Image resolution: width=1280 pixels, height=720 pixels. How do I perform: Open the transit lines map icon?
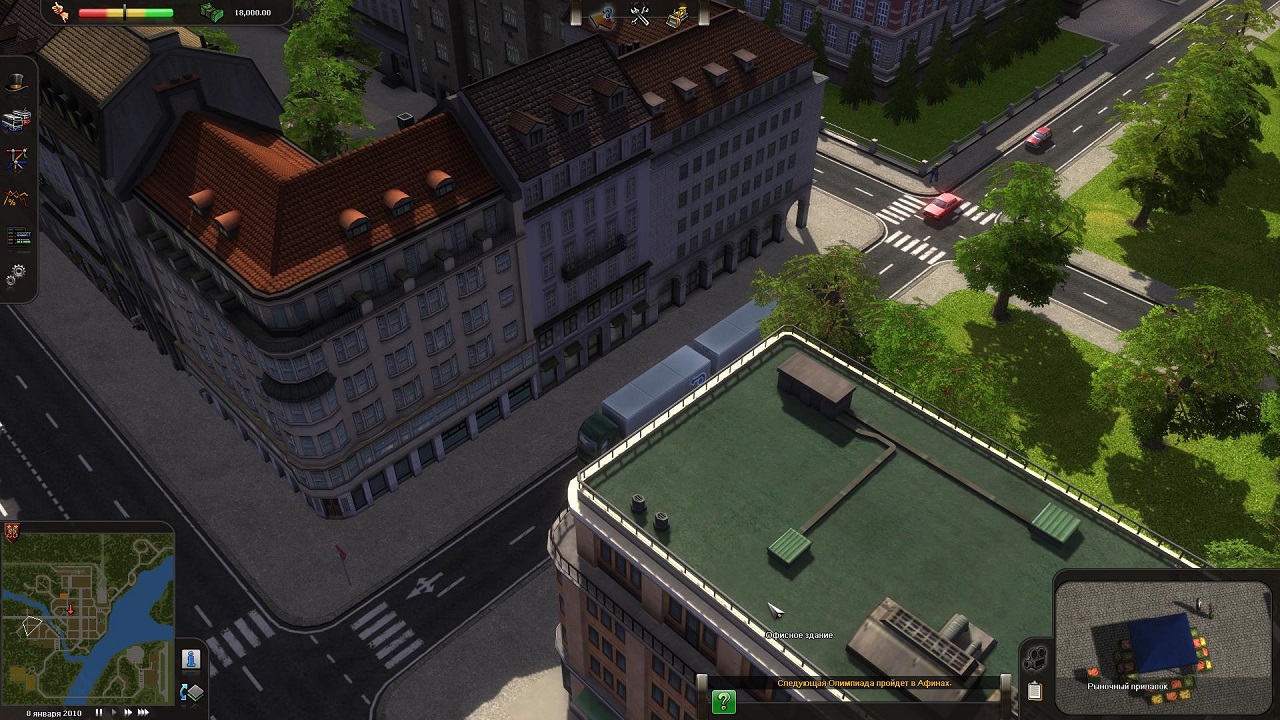(x=17, y=159)
